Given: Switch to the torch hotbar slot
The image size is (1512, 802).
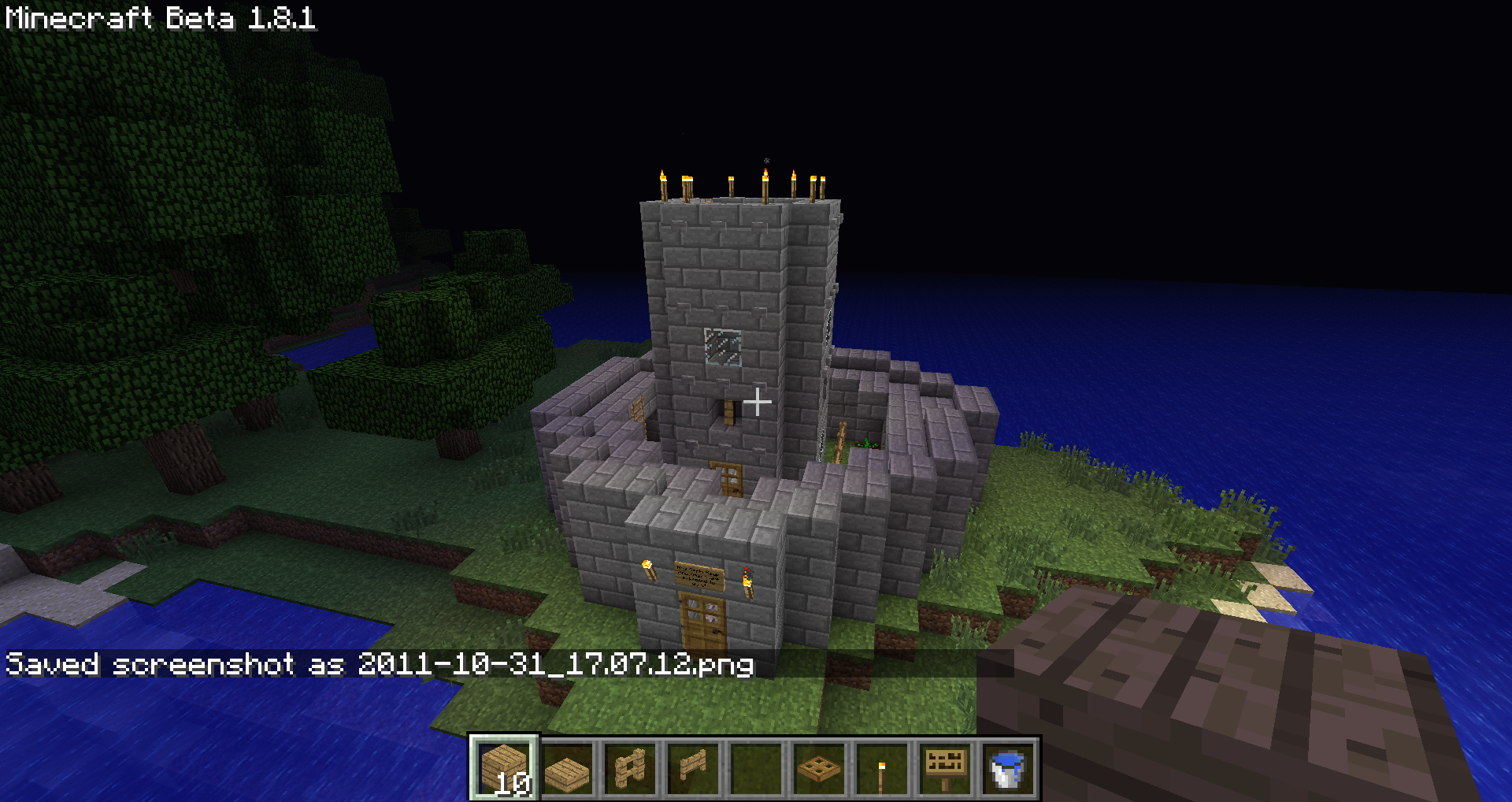Looking at the screenshot, I should coord(882,768).
